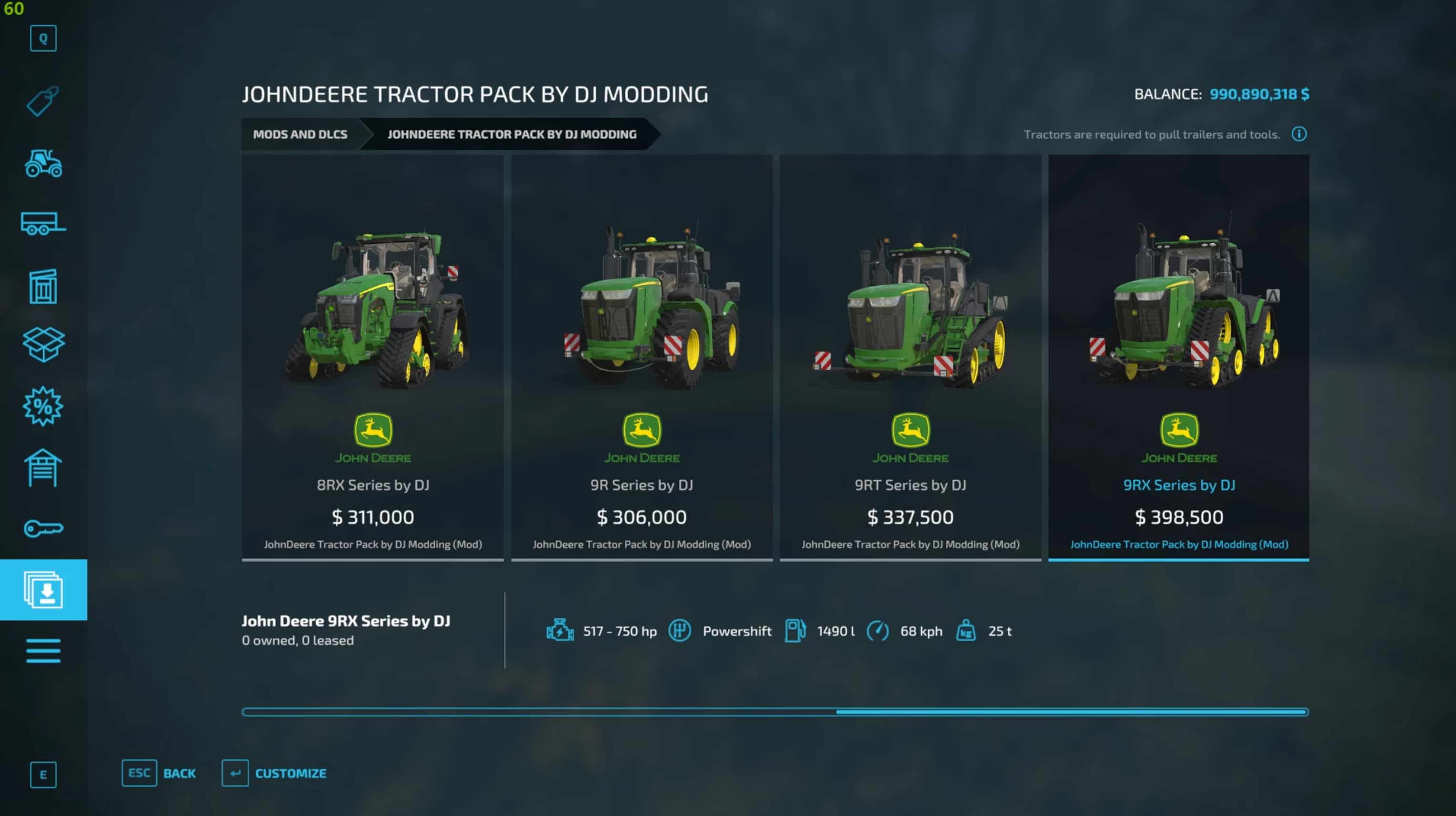1456x816 pixels.
Task: Show the percent sales category
Action: pyautogui.click(x=43, y=406)
